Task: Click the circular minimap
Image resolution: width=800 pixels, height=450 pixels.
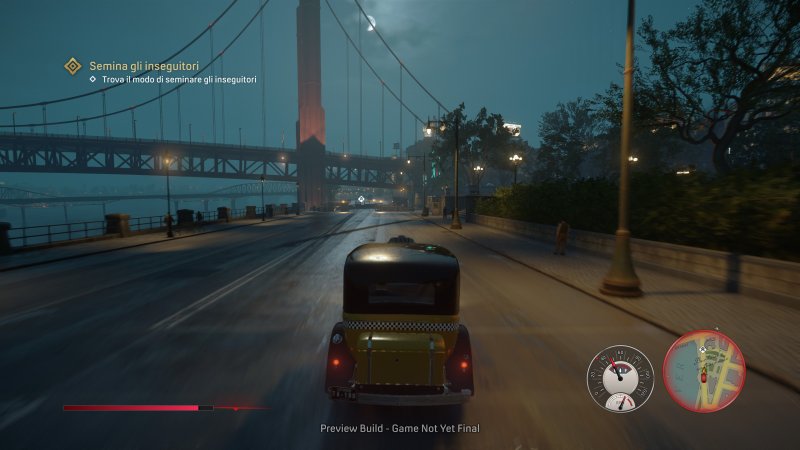Action: click(704, 371)
